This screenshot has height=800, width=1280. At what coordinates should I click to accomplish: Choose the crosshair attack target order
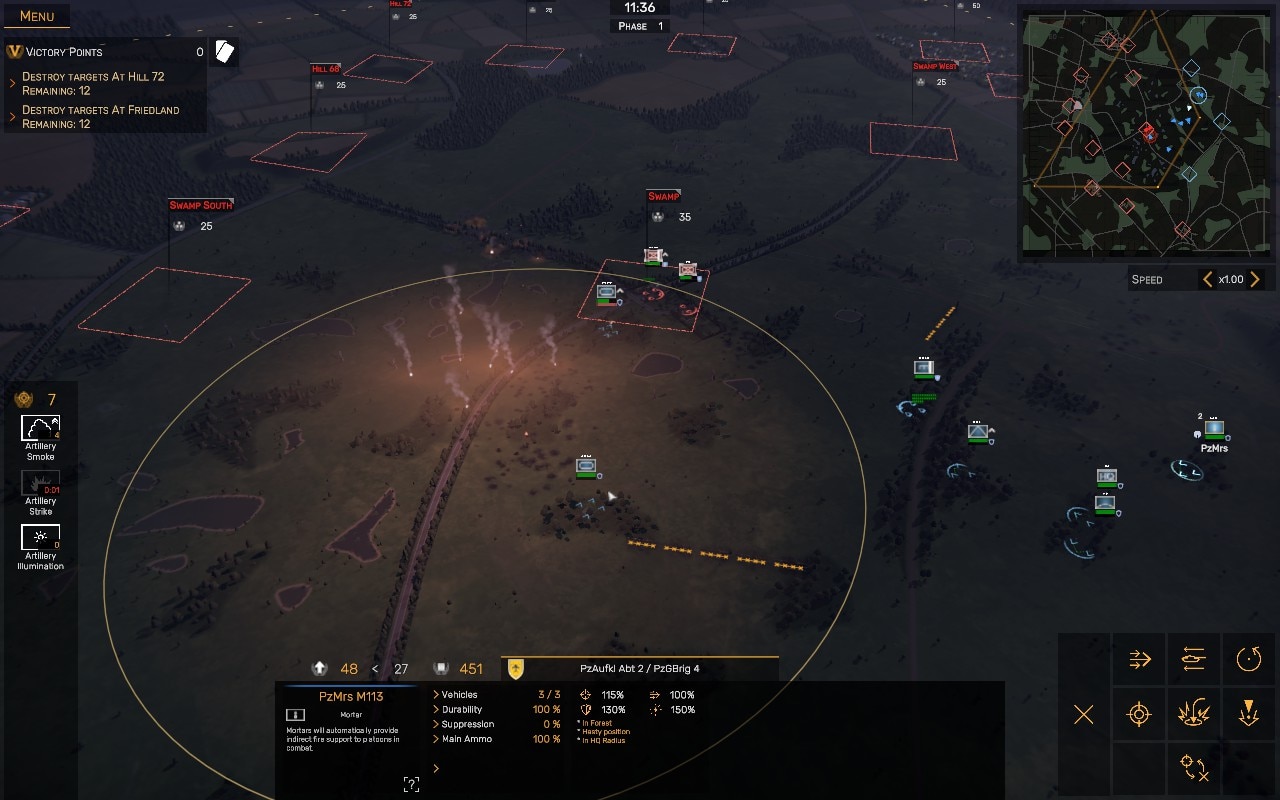tap(1139, 714)
